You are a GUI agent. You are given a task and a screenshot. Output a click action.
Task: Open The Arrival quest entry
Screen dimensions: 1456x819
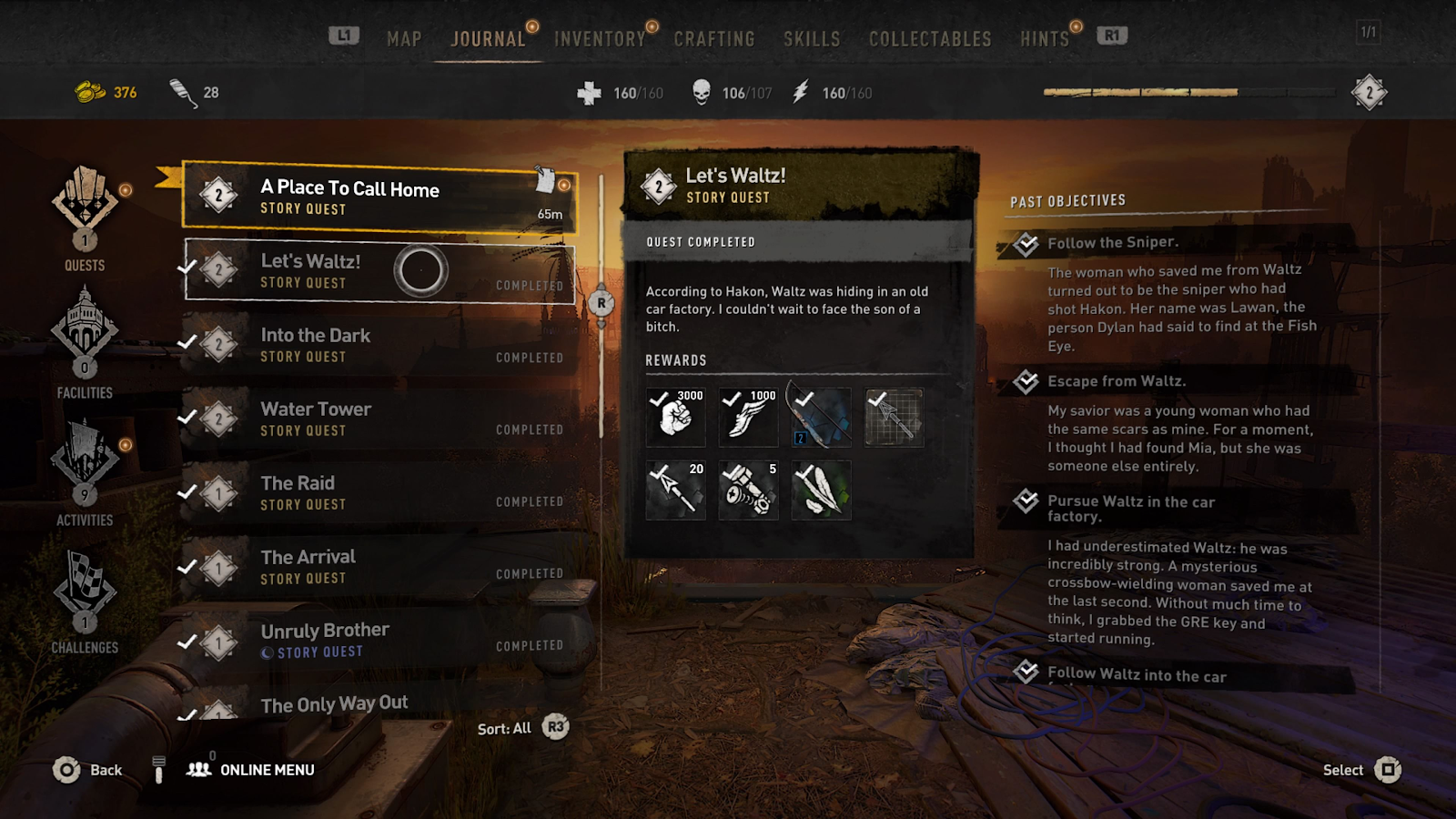click(379, 566)
